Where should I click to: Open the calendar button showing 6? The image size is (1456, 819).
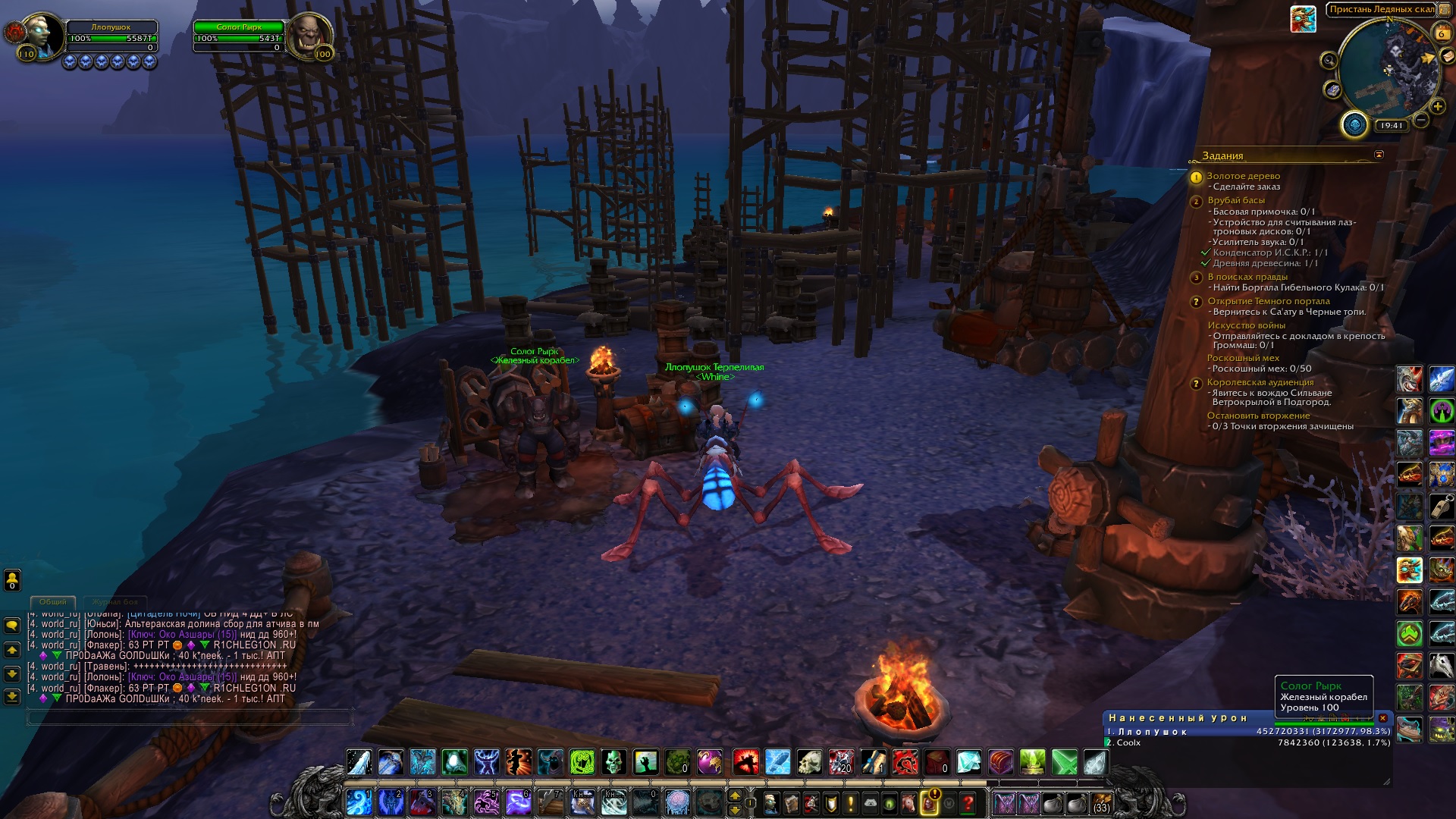pos(1442,33)
